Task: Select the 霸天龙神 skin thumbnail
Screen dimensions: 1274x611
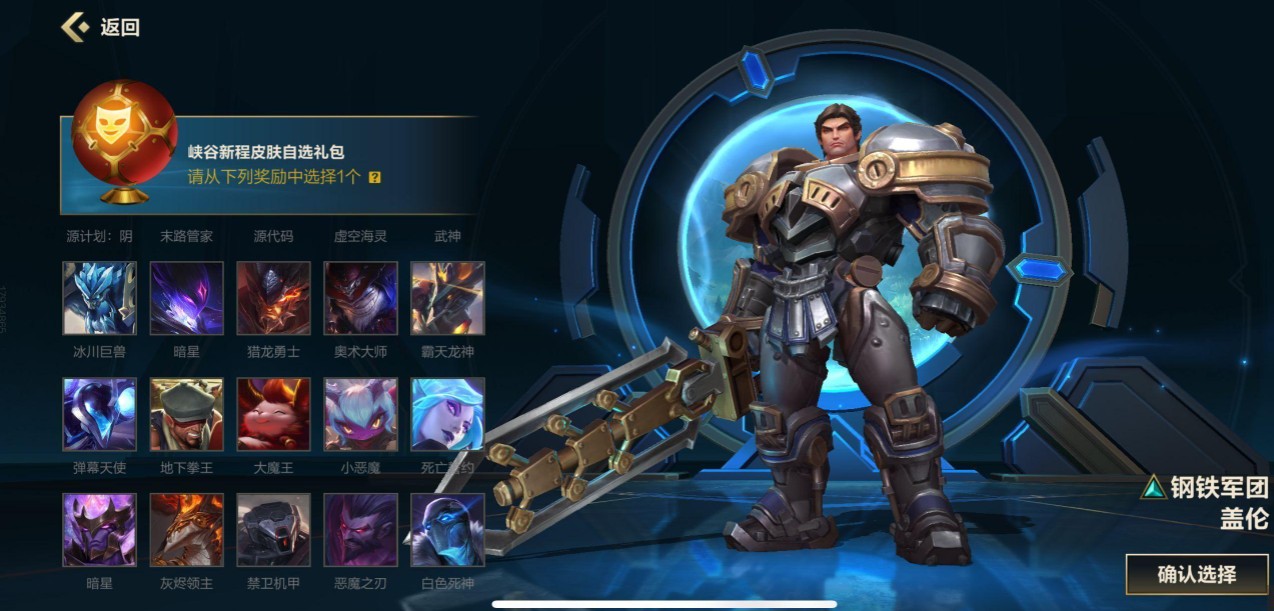Action: tap(448, 298)
